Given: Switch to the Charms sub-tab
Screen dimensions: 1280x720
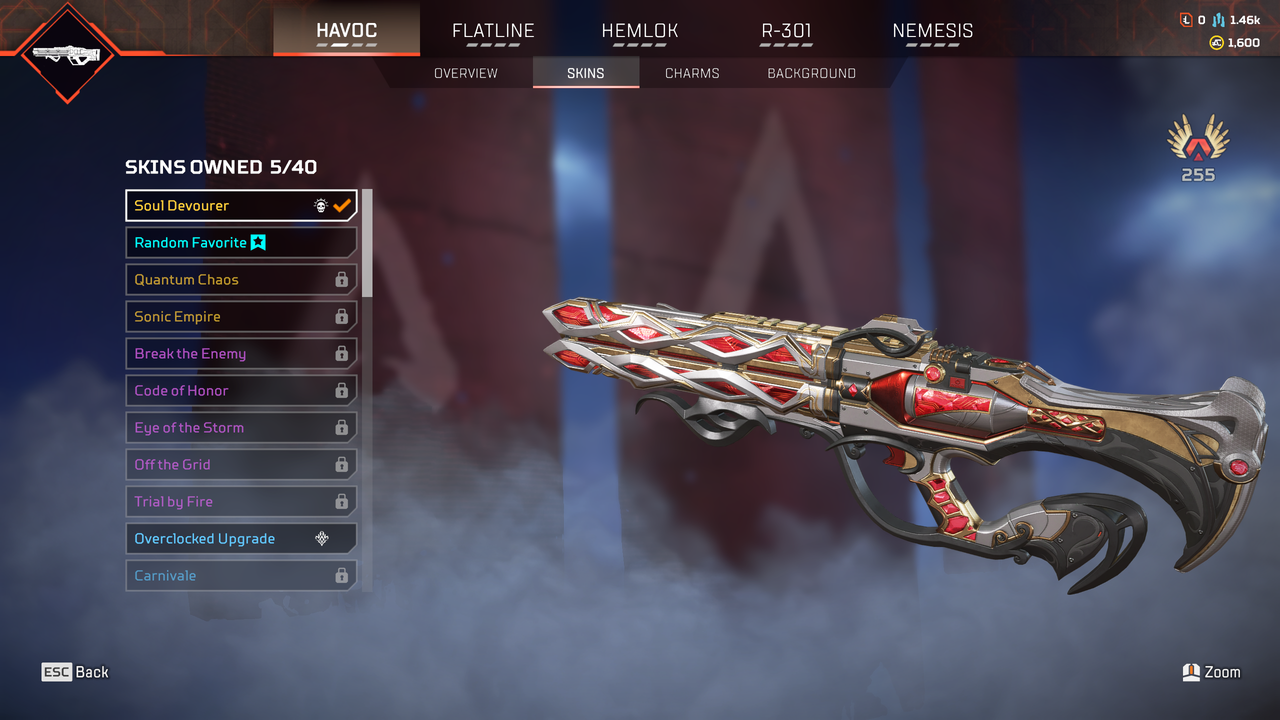Looking at the screenshot, I should tap(692, 73).
